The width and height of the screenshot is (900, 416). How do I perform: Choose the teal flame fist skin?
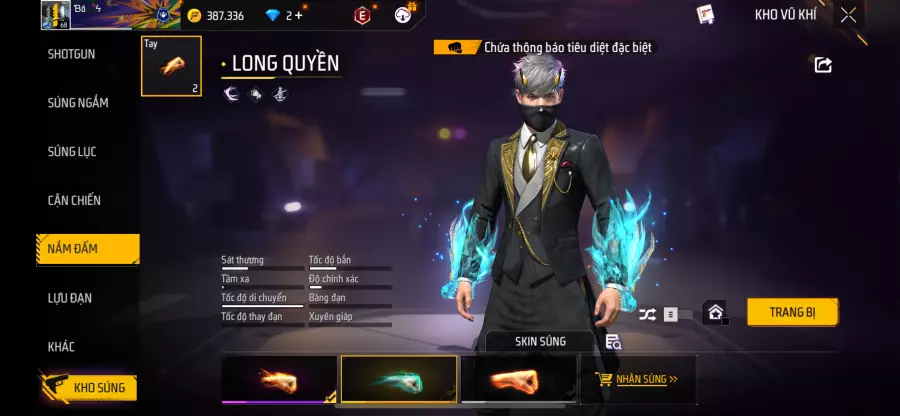point(399,379)
